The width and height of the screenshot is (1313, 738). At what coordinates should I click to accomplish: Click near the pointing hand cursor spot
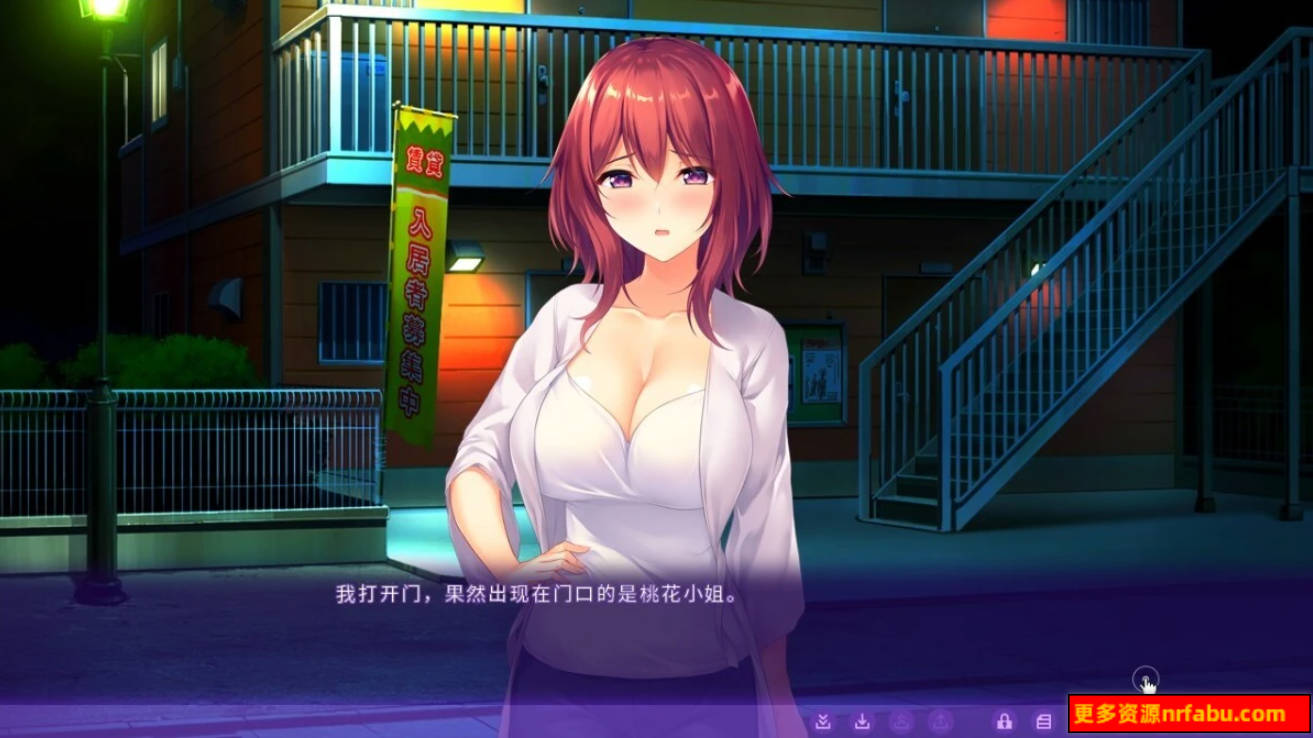click(1146, 681)
